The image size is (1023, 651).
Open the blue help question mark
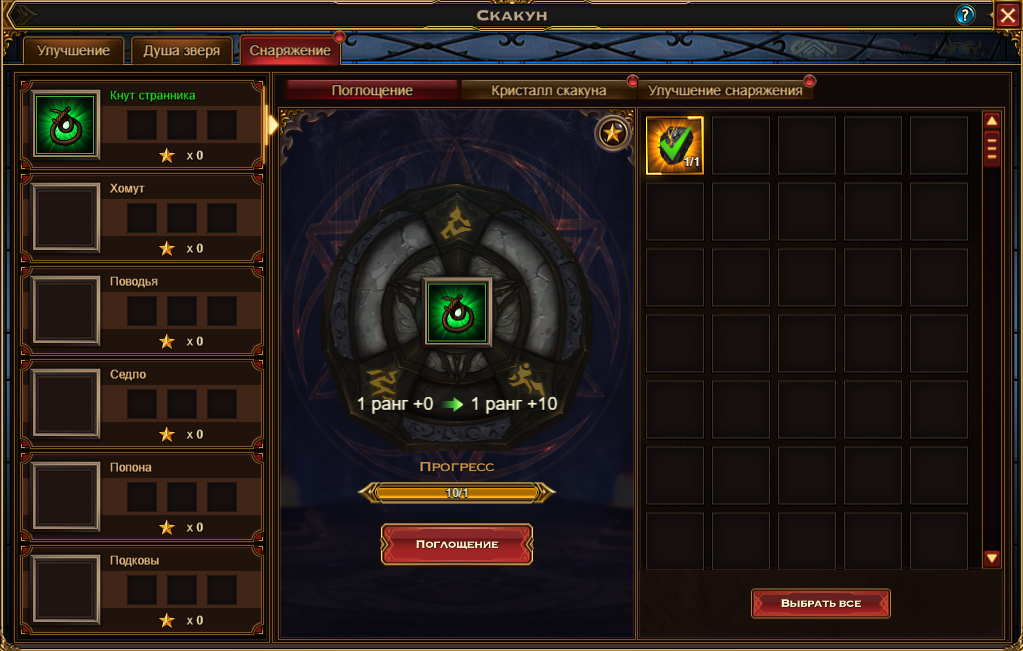pos(965,15)
